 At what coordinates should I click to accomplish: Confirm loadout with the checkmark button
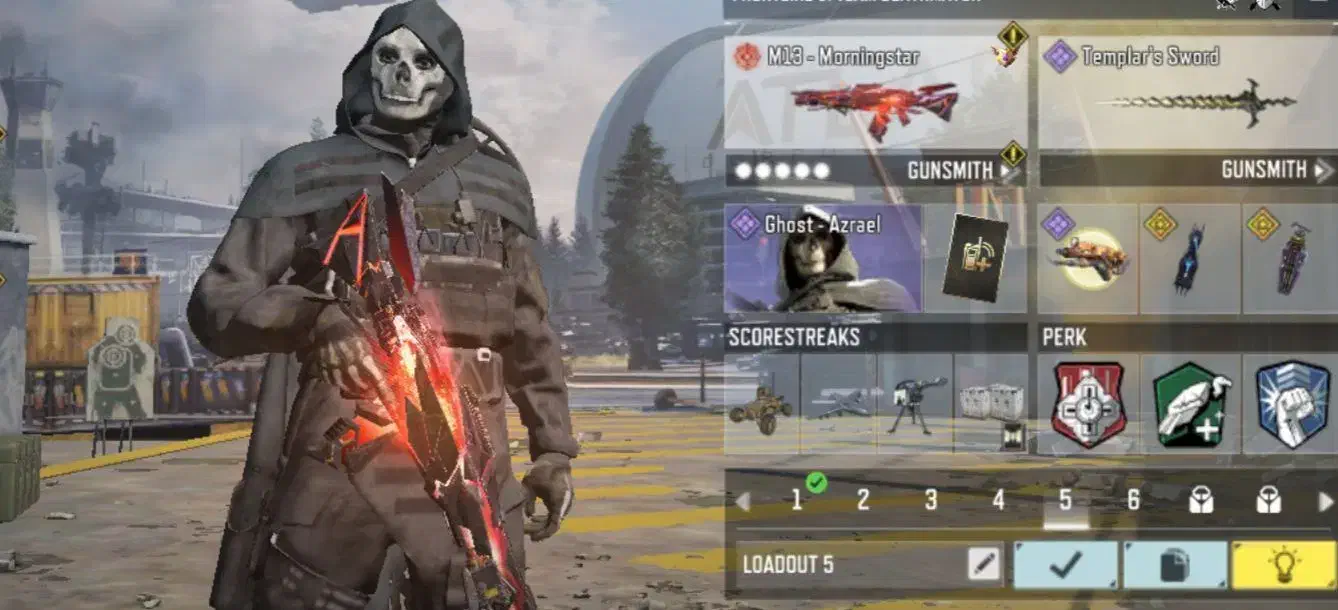tap(1066, 565)
